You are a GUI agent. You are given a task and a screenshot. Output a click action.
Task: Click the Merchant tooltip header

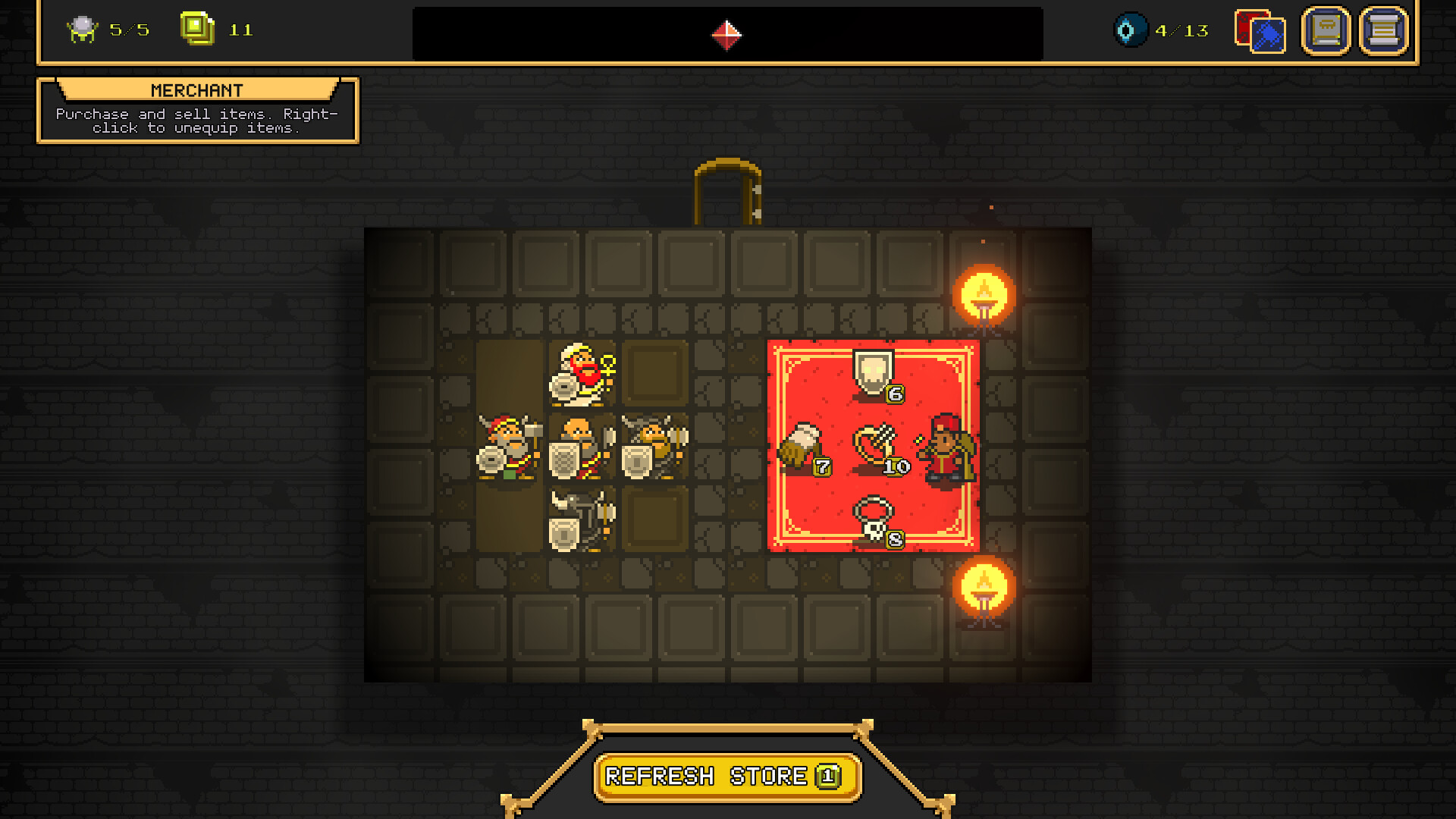point(197,89)
